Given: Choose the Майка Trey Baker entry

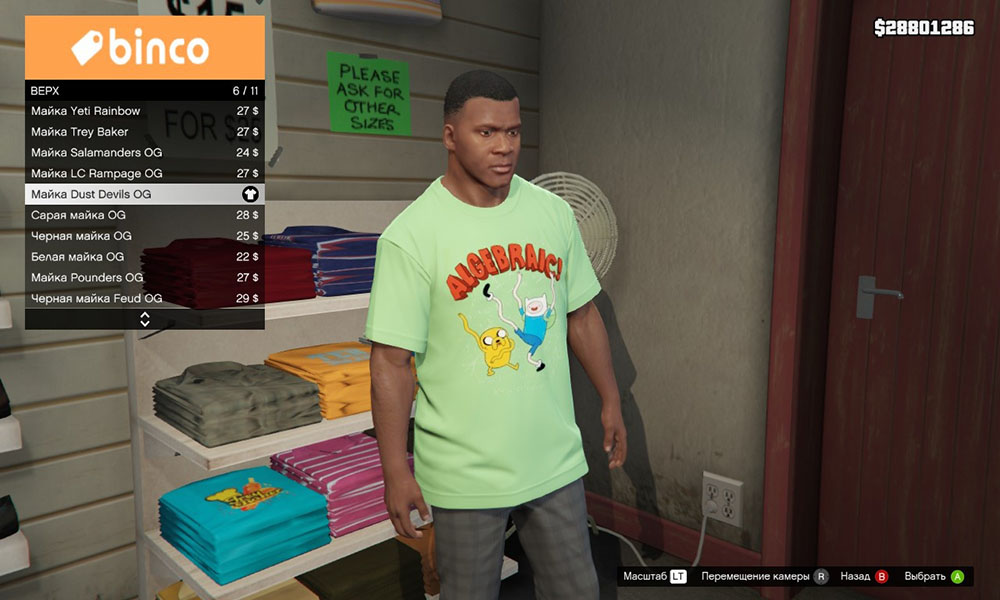Looking at the screenshot, I should pyautogui.click(x=144, y=132).
